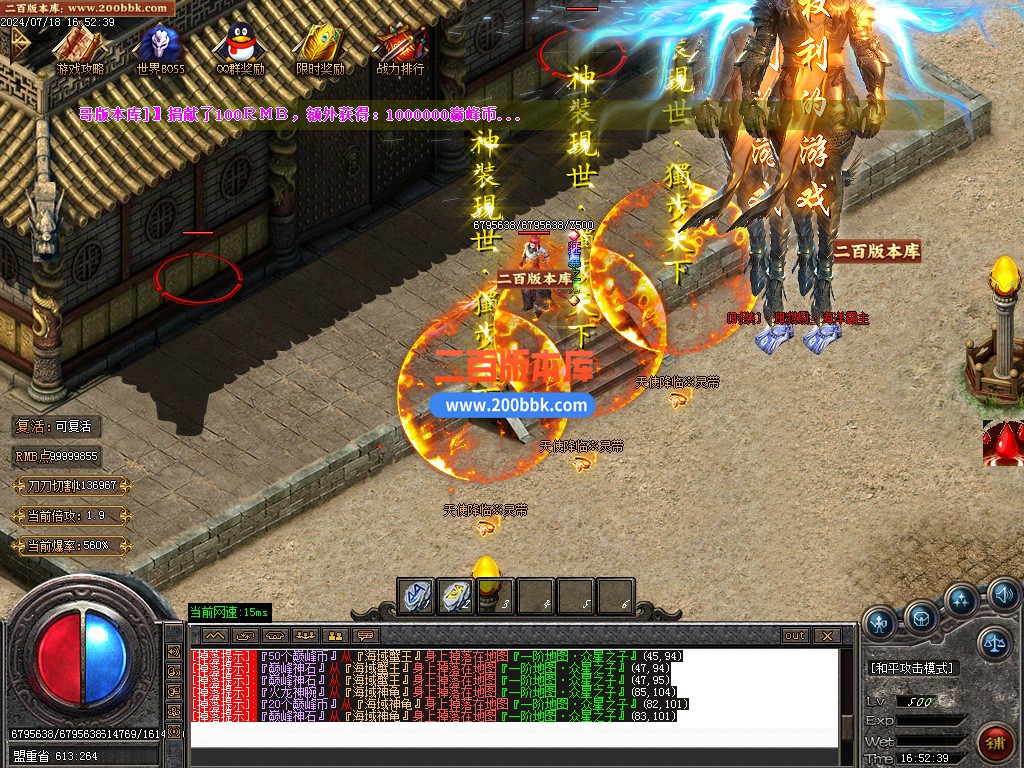This screenshot has height=768, width=1024.
Task: Open the trade scales round button
Action: click(x=994, y=644)
